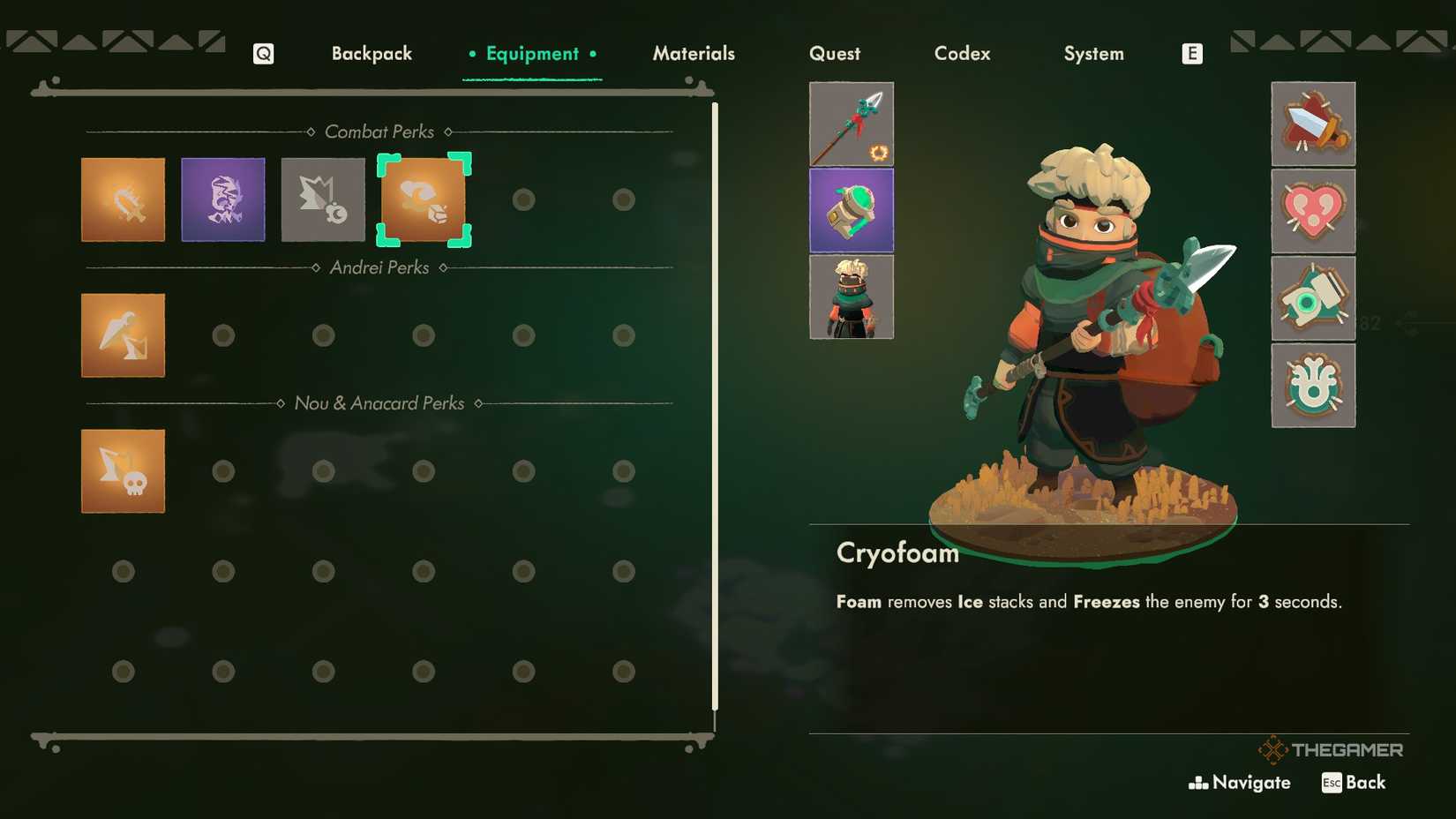The height and width of the screenshot is (819, 1456).
Task: Open the System tab
Action: point(1093,54)
